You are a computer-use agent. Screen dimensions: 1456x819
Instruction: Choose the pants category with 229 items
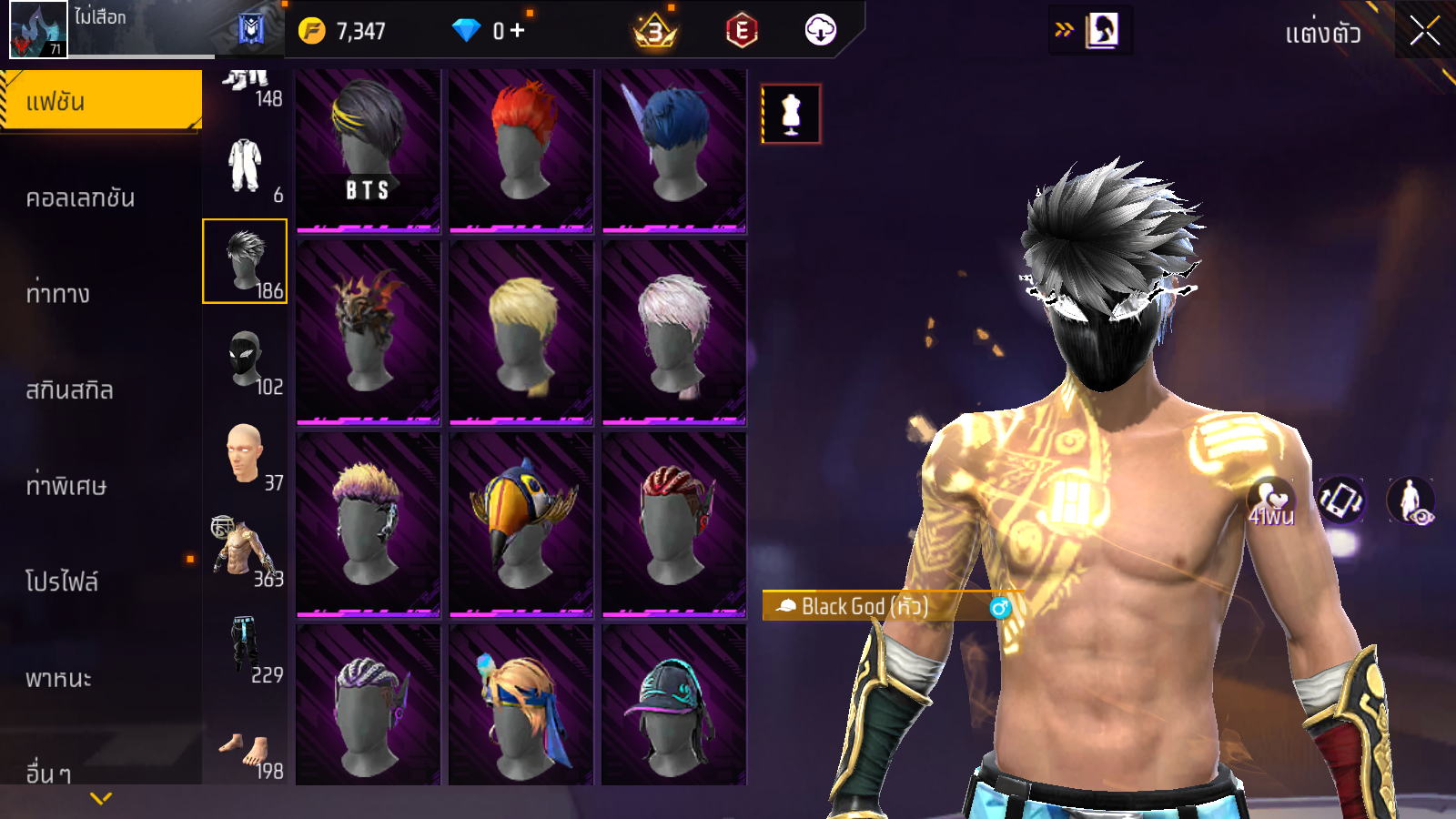coord(245,649)
